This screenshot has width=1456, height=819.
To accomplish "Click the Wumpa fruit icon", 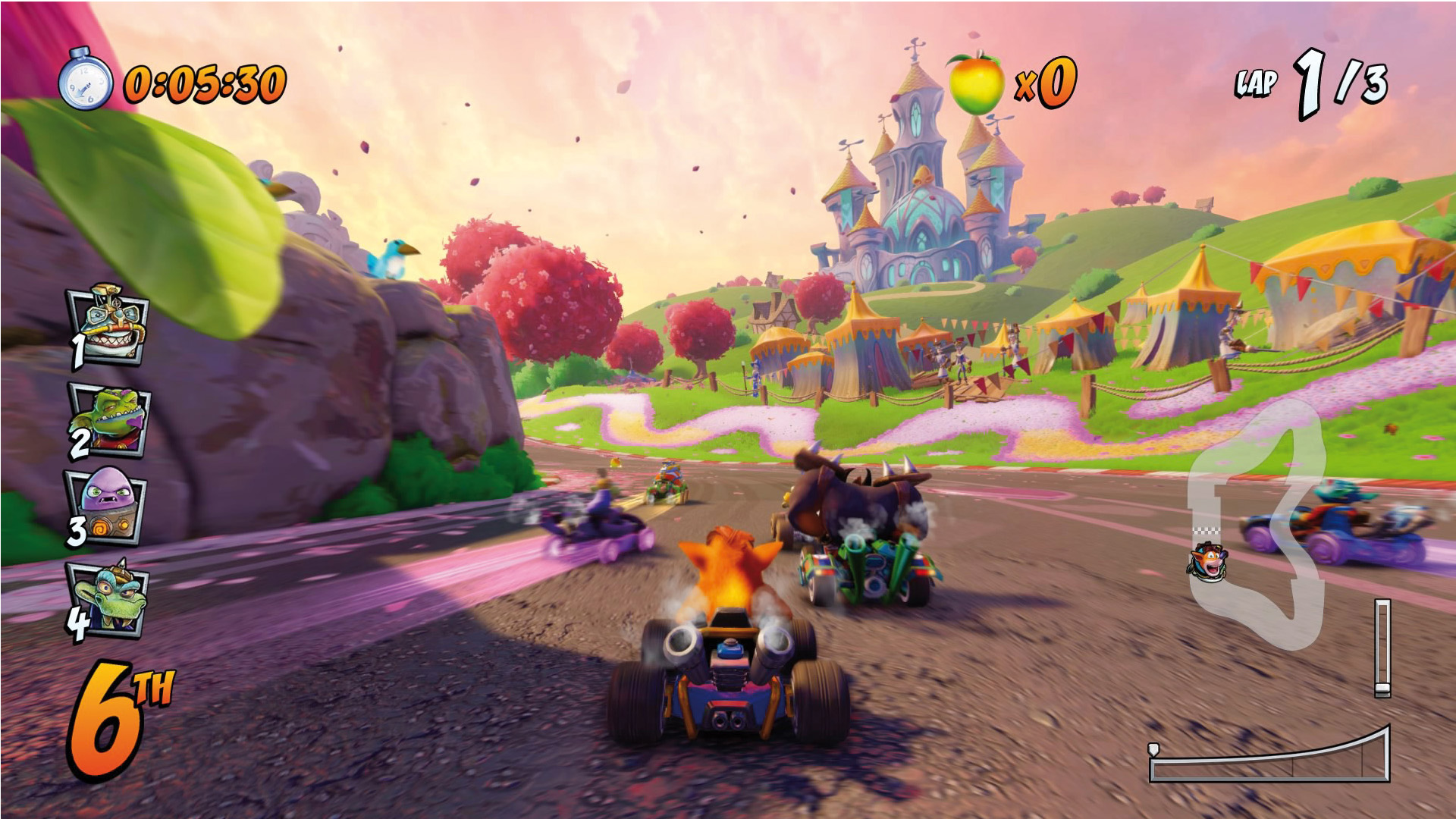I will point(975,83).
